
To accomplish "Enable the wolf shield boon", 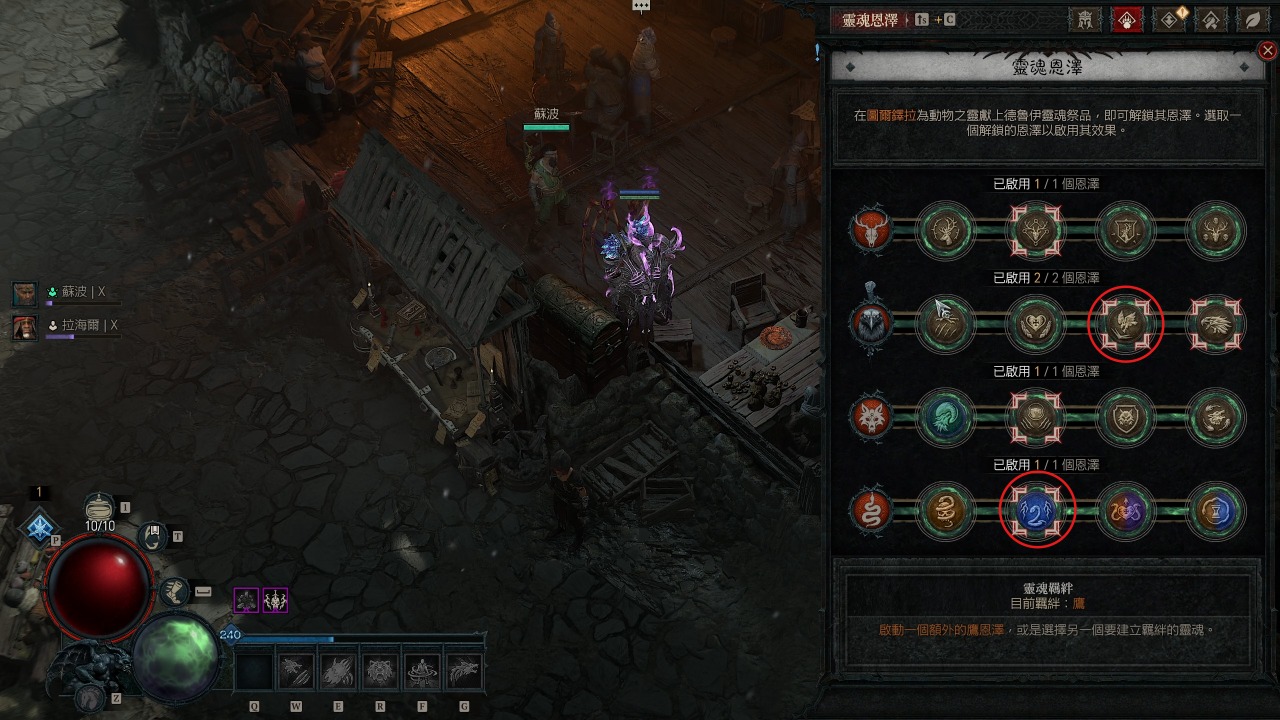I will coord(1126,417).
